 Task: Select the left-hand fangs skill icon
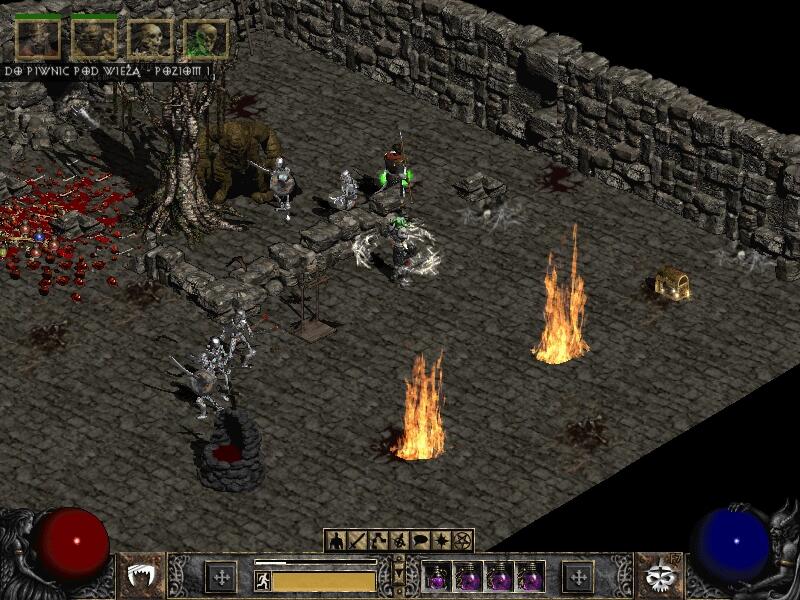coord(141,577)
